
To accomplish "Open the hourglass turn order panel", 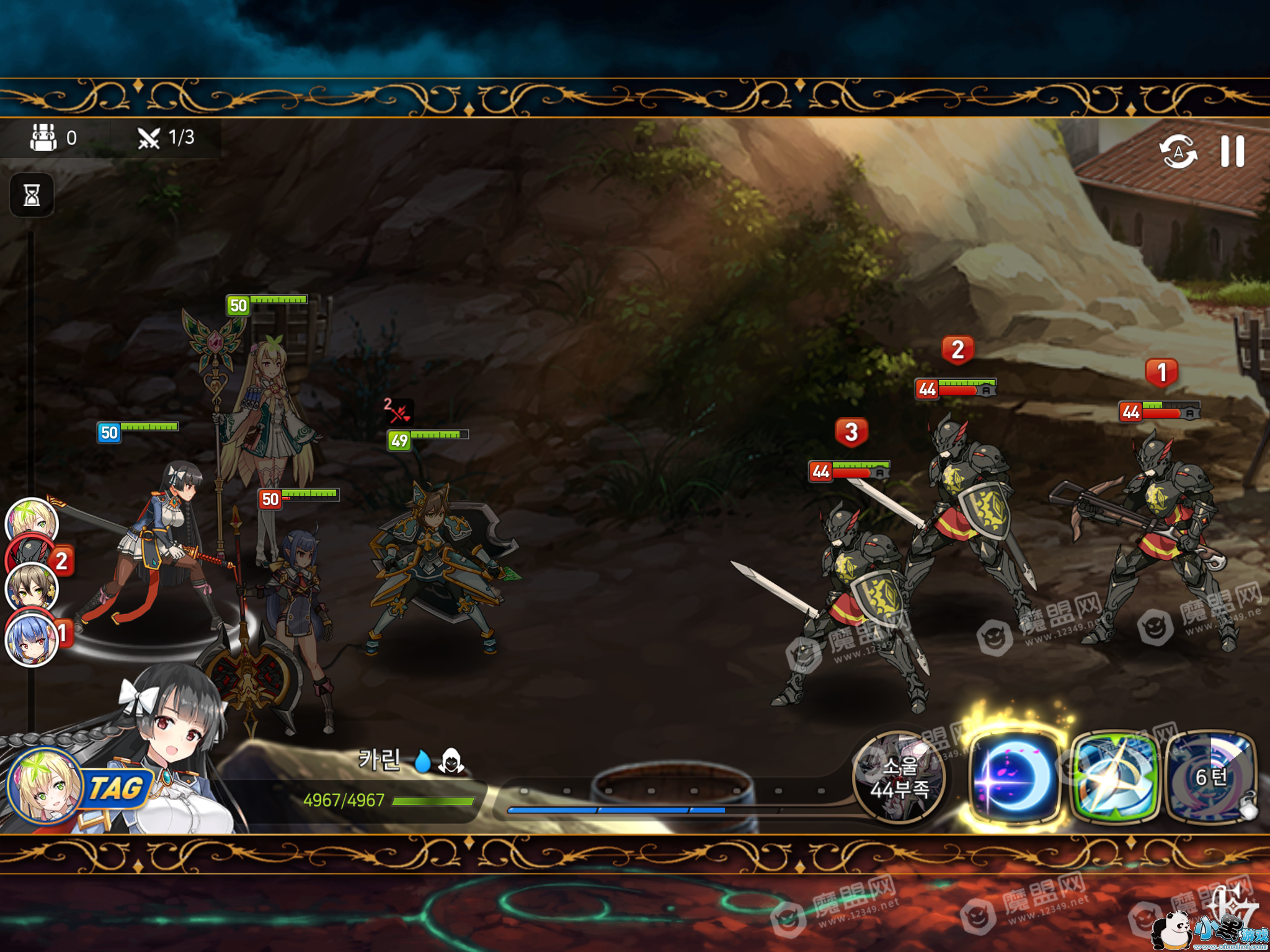I will tap(32, 196).
